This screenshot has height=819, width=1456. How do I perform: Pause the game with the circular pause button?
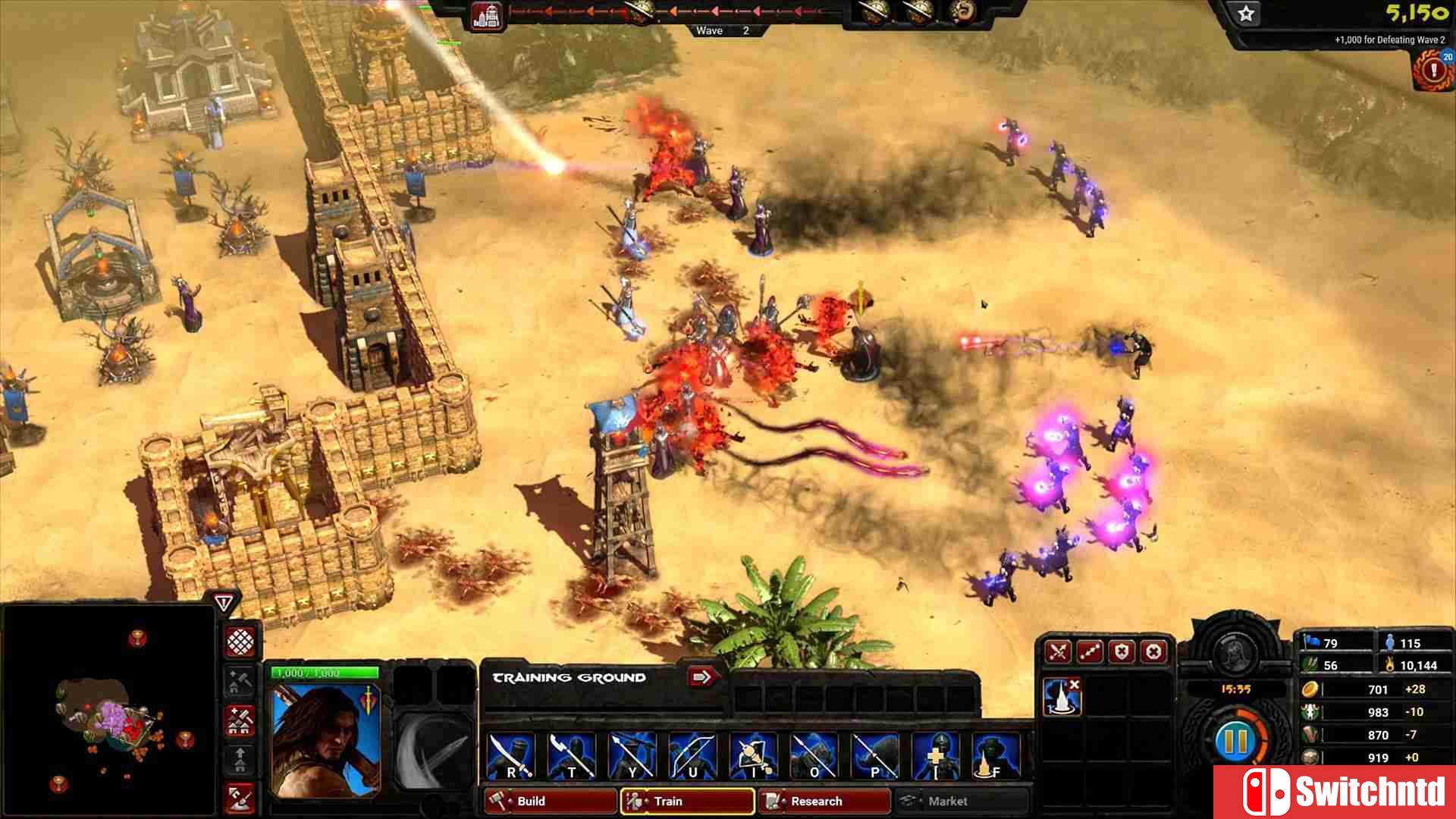click(x=1235, y=742)
